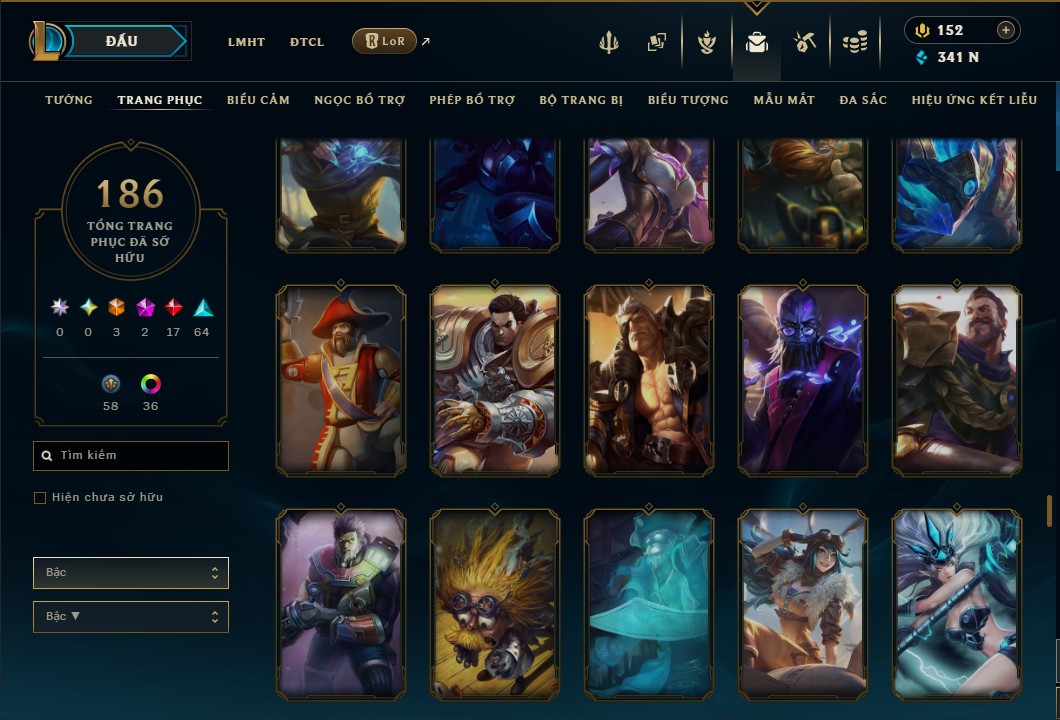Viewport: 1060px width, 720px height.
Task: Open the LMHT home tab
Action: point(246,42)
